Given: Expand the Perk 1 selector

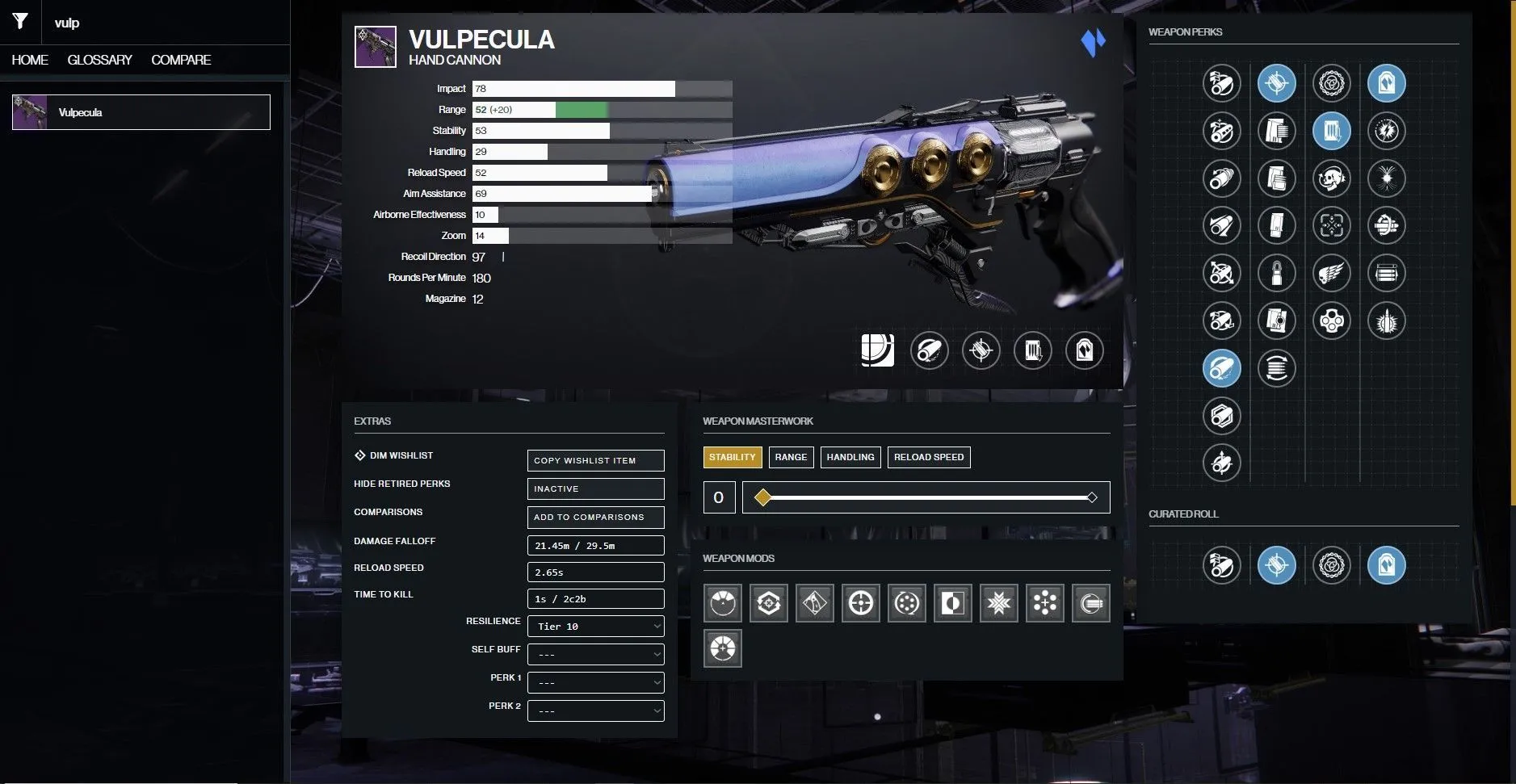Looking at the screenshot, I should pos(594,682).
